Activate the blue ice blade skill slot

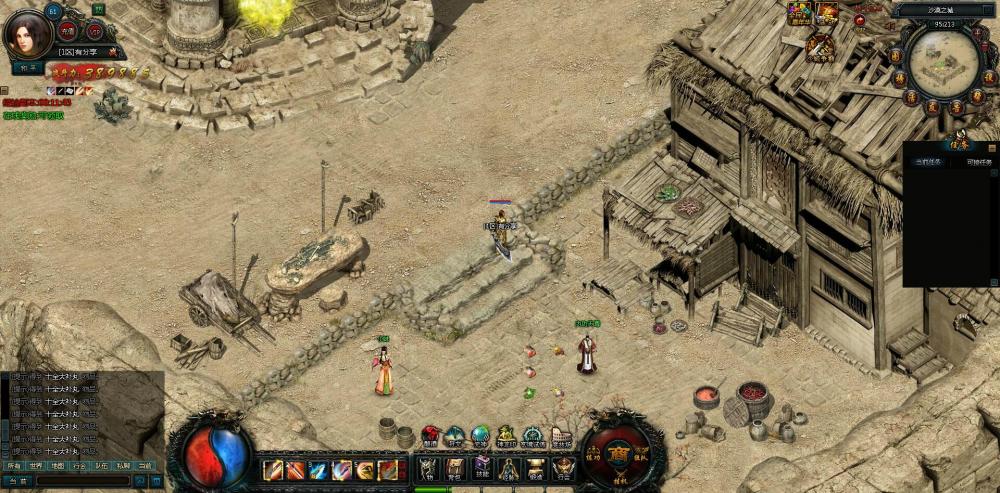(318, 469)
